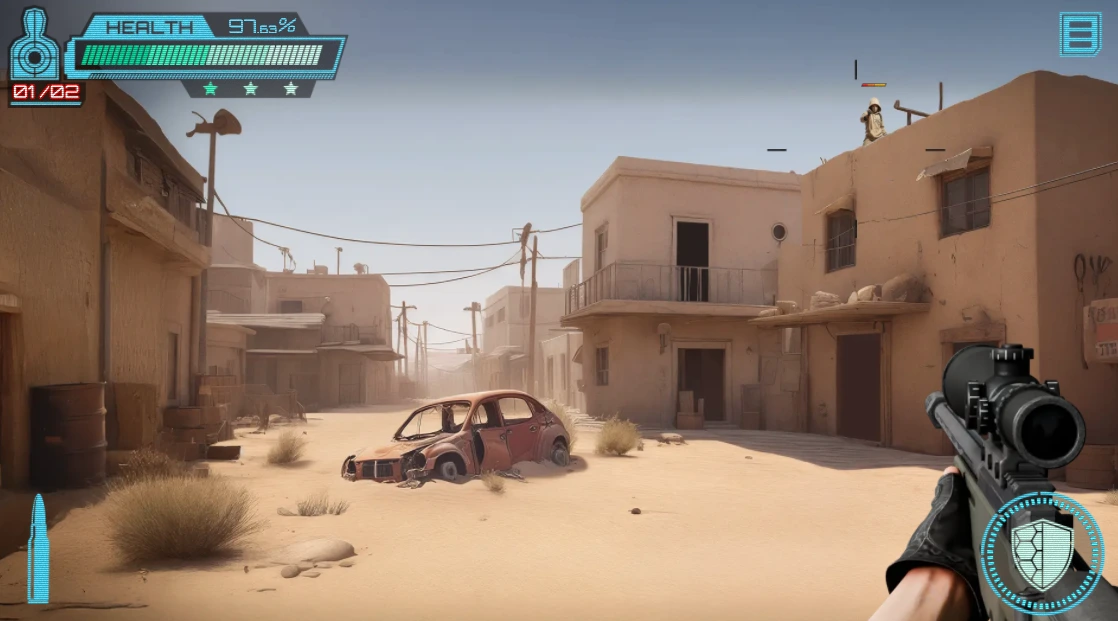Tap the bullet ammo icon
1118x621 pixels.
[38, 548]
